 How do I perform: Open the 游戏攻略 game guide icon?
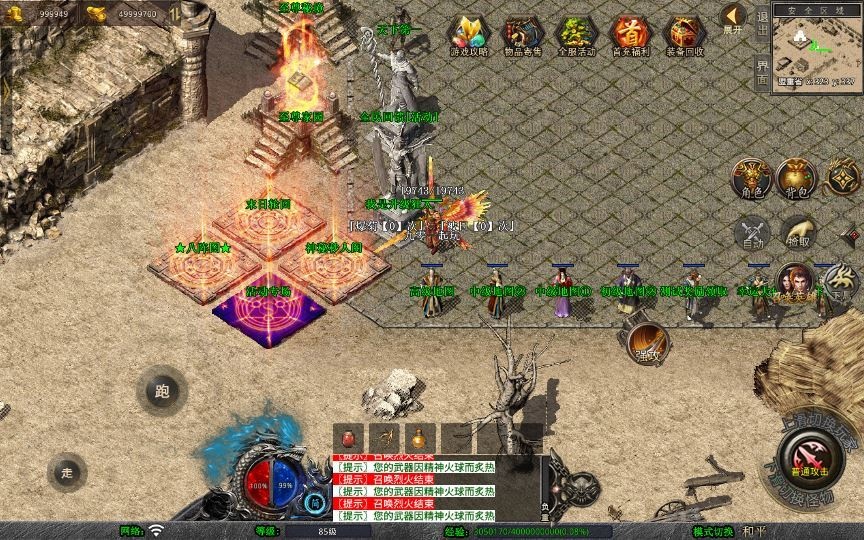coord(466,36)
